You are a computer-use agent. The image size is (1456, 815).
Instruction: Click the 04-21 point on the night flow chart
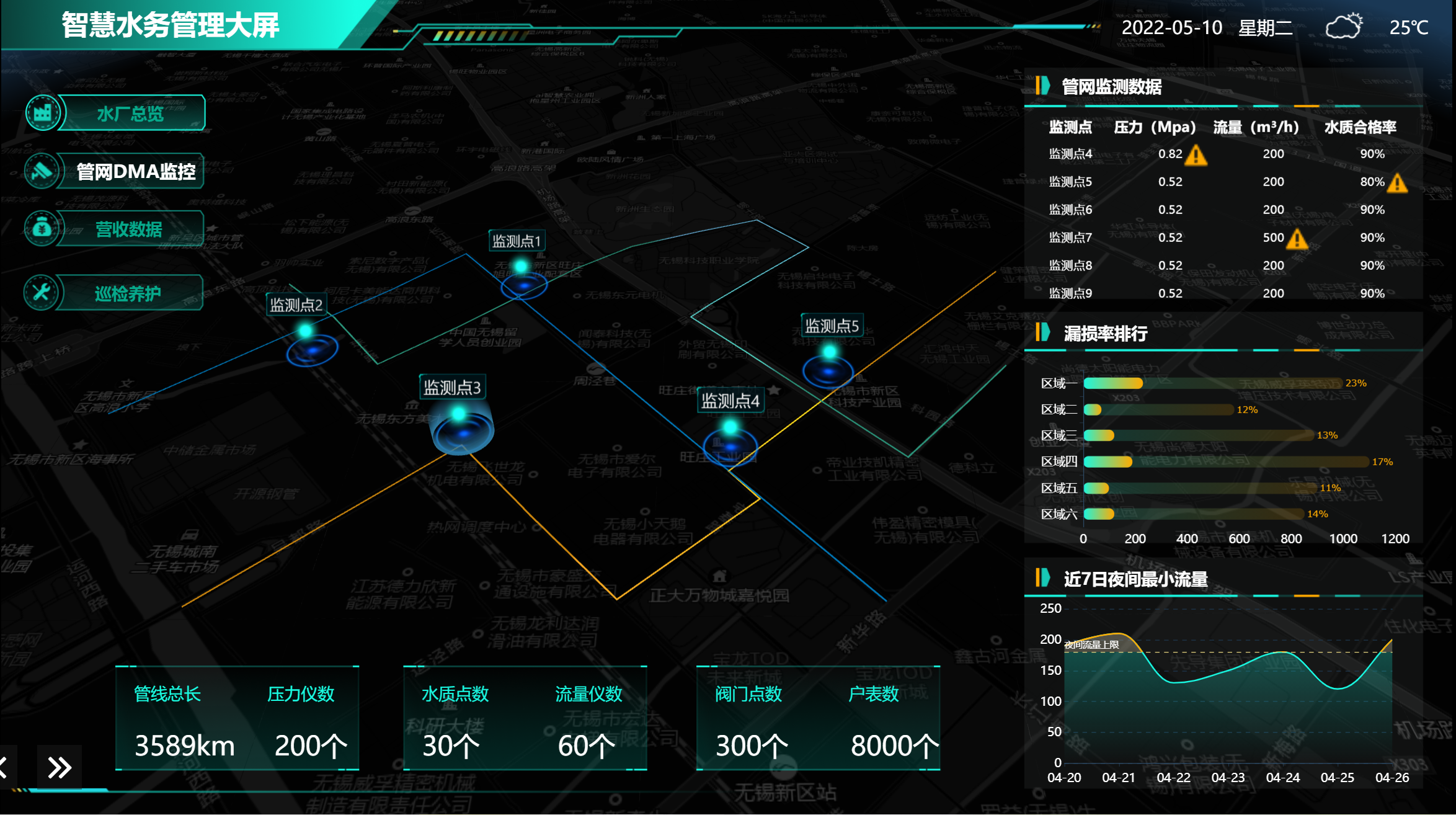tap(1119, 635)
